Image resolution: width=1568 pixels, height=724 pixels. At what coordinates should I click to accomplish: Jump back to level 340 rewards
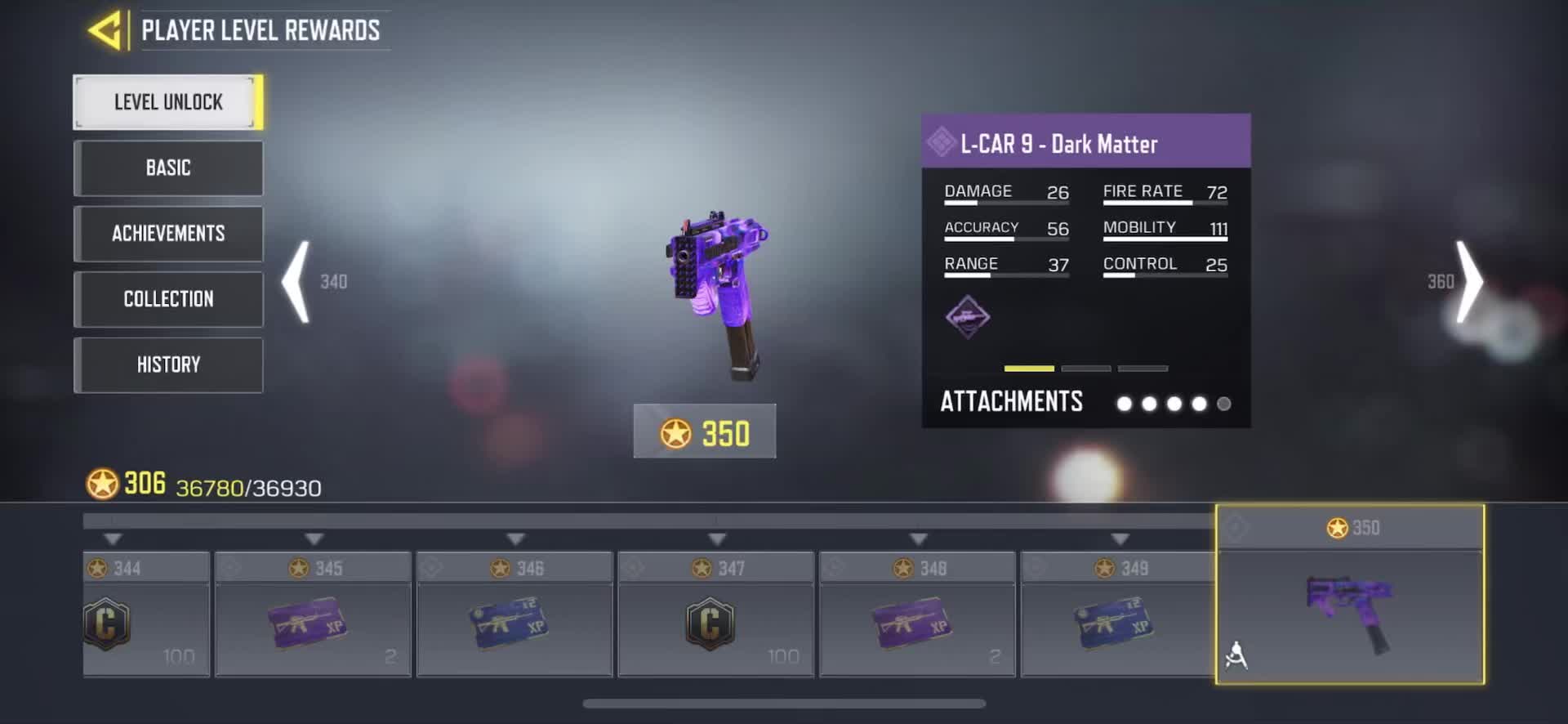297,282
